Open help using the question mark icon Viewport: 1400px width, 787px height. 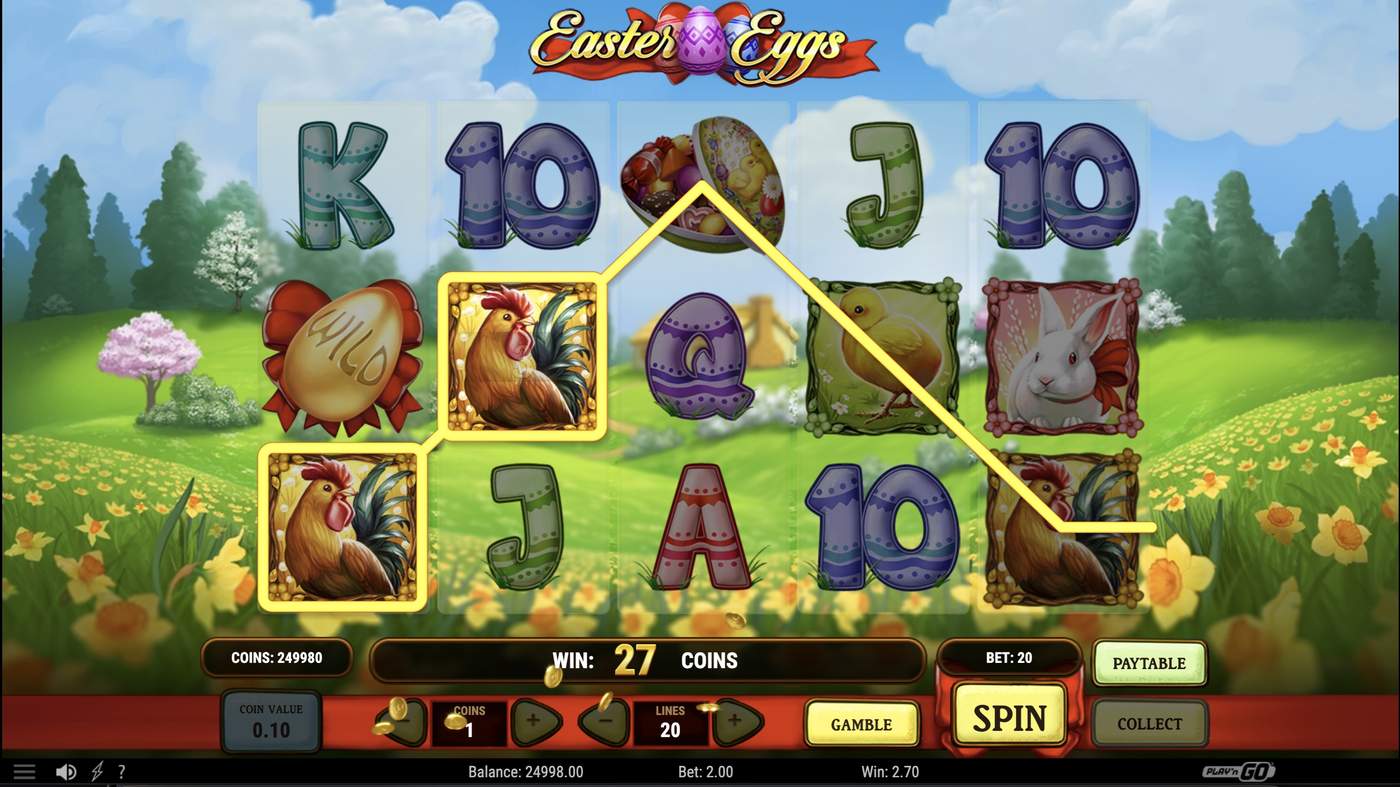click(x=122, y=770)
